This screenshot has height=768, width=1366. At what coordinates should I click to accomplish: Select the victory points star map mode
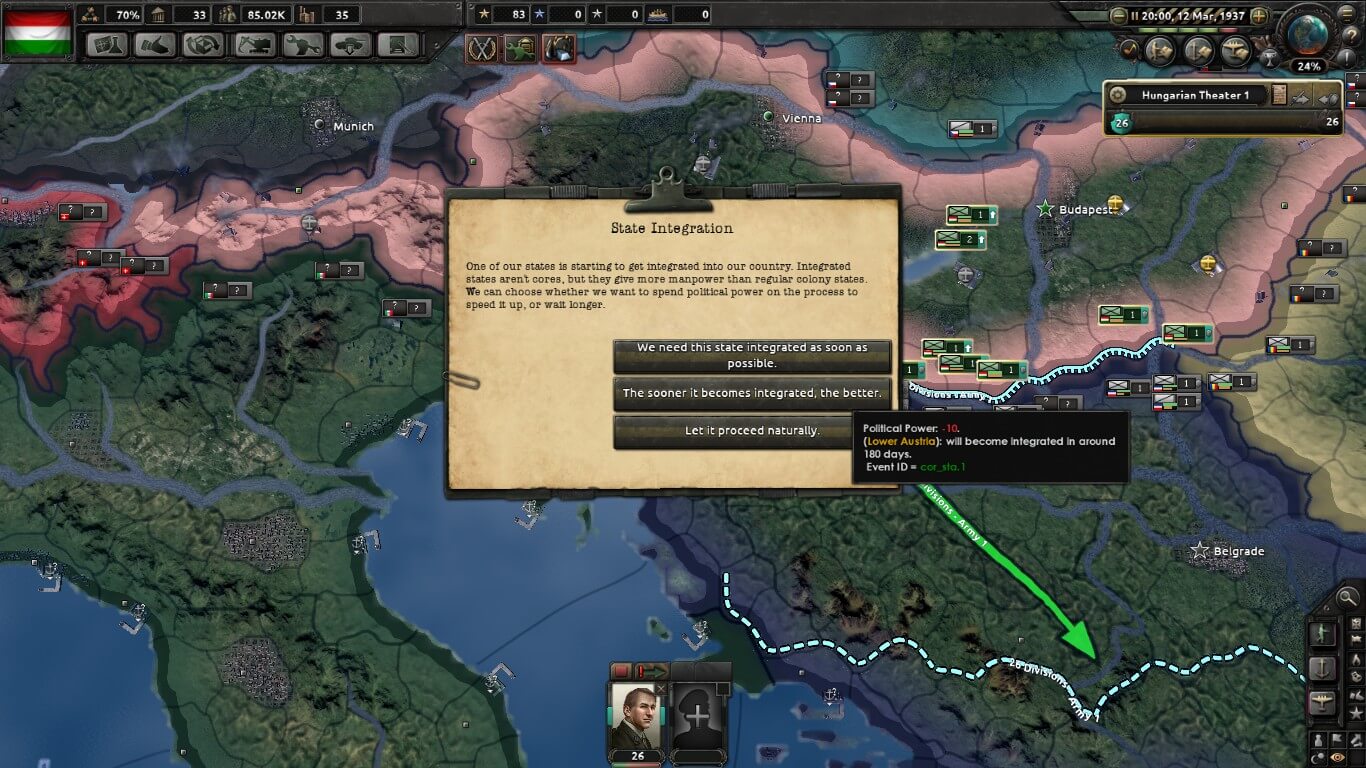1355,712
